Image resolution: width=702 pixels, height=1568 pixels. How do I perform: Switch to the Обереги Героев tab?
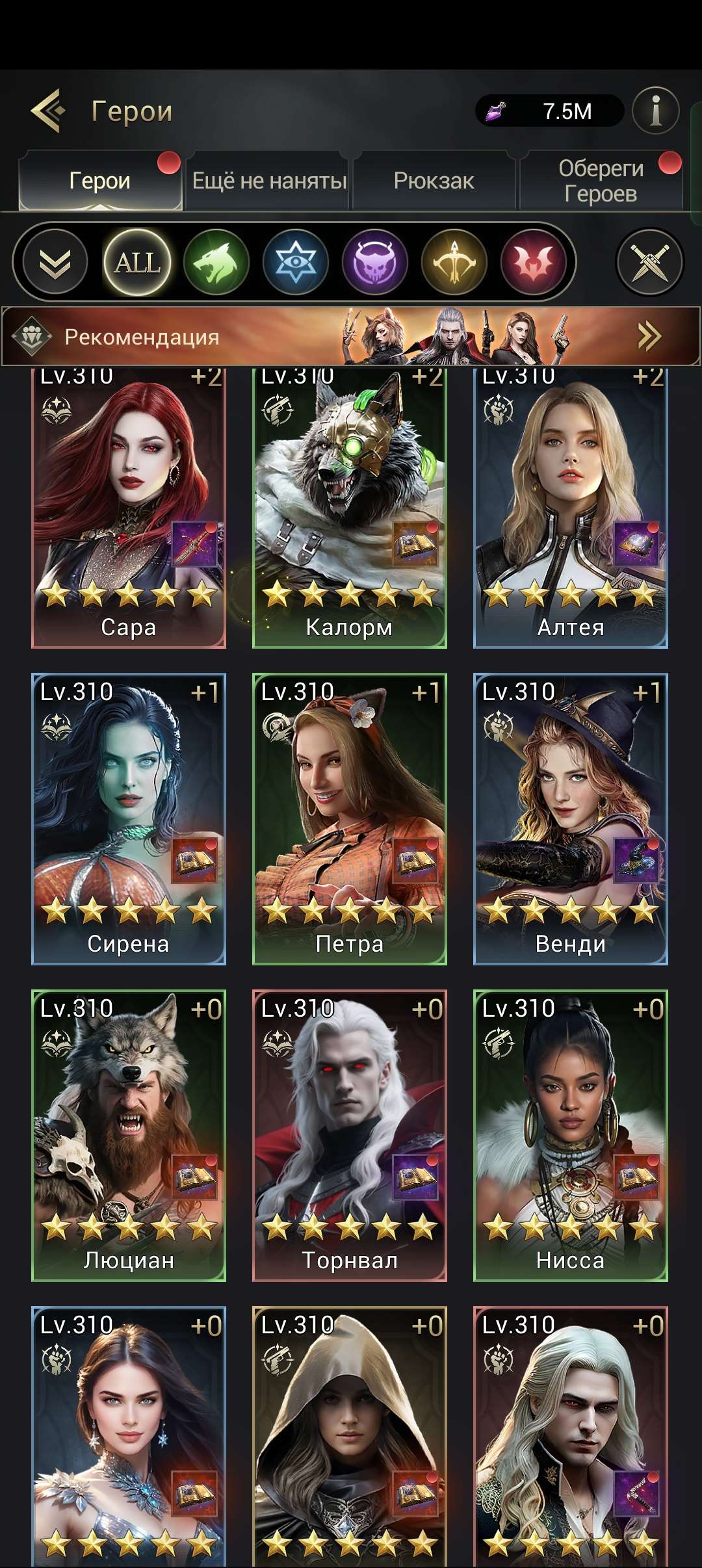601,181
